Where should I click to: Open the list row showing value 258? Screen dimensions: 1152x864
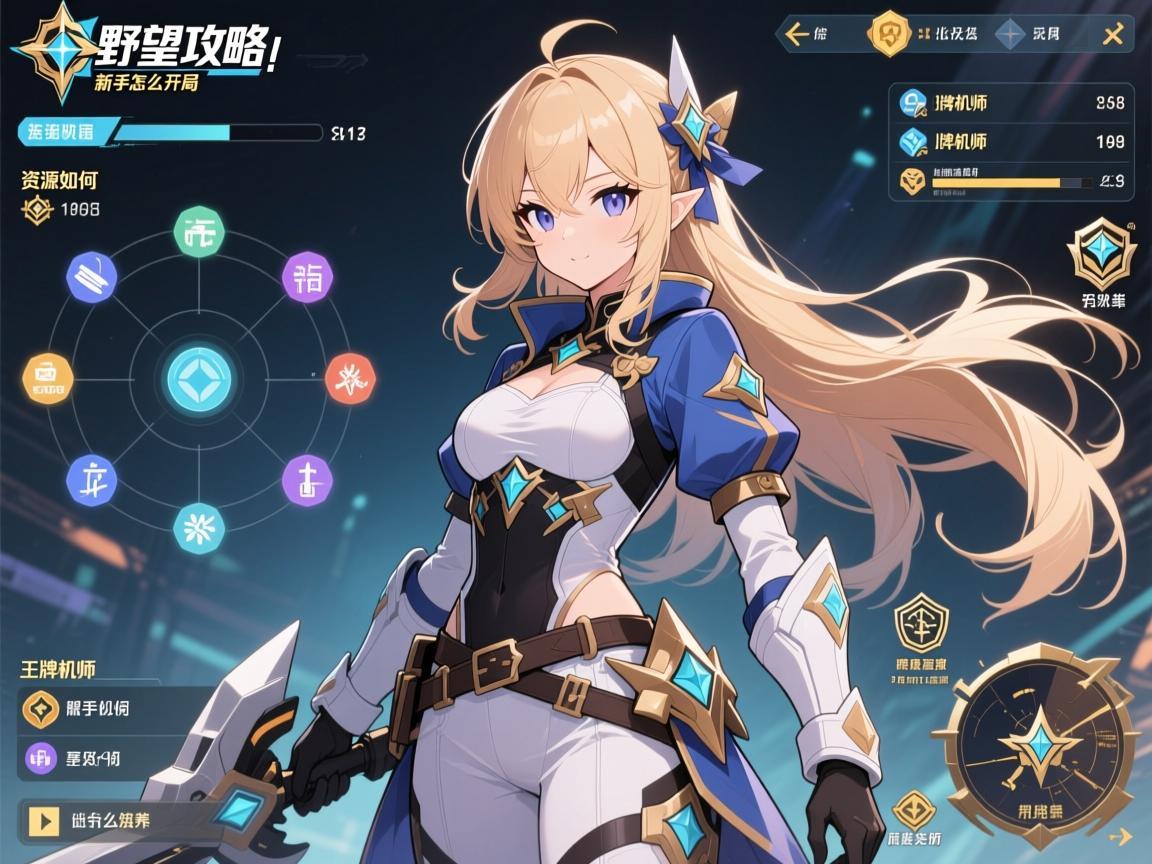point(1011,101)
